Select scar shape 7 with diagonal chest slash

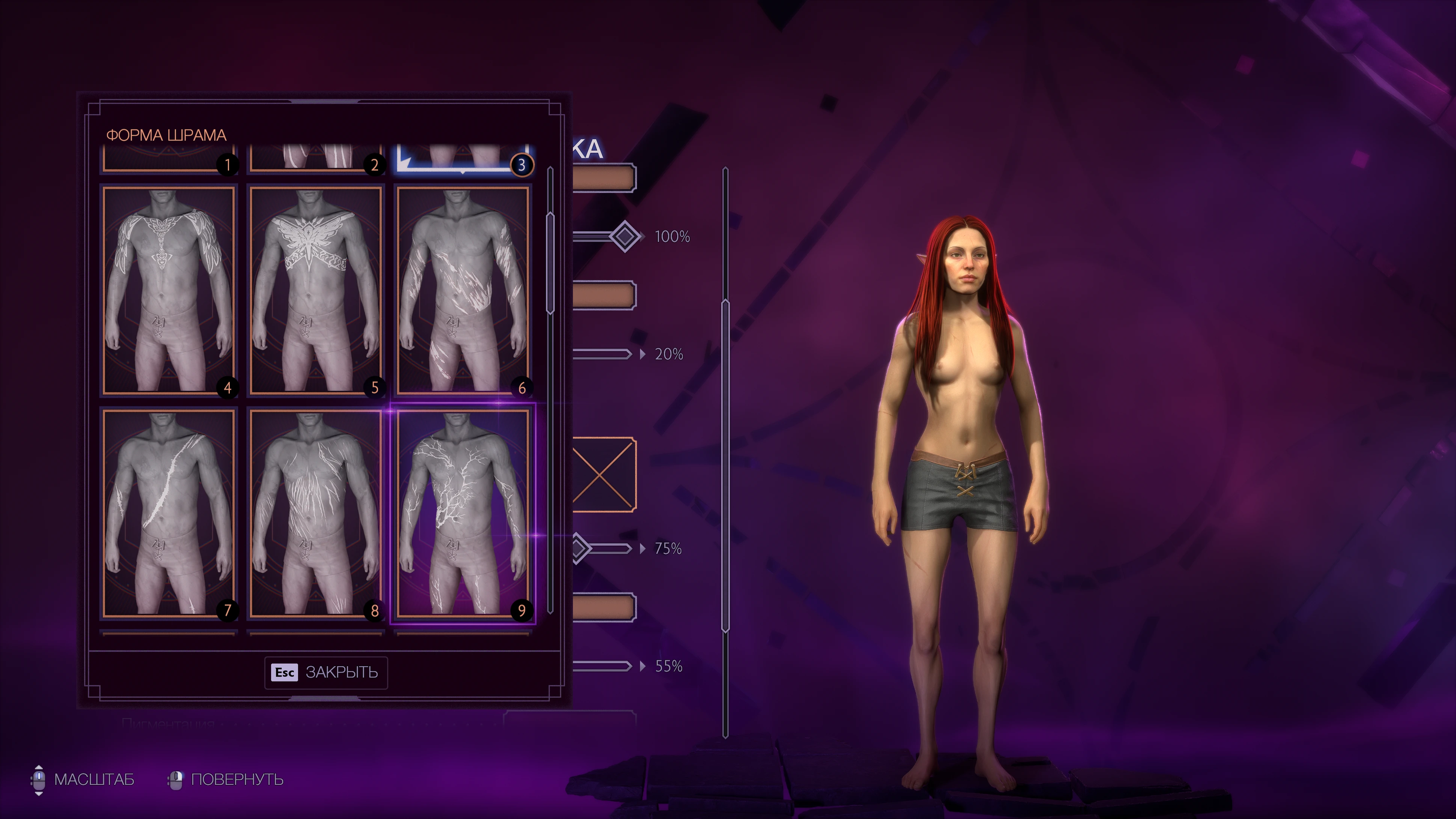(x=169, y=513)
